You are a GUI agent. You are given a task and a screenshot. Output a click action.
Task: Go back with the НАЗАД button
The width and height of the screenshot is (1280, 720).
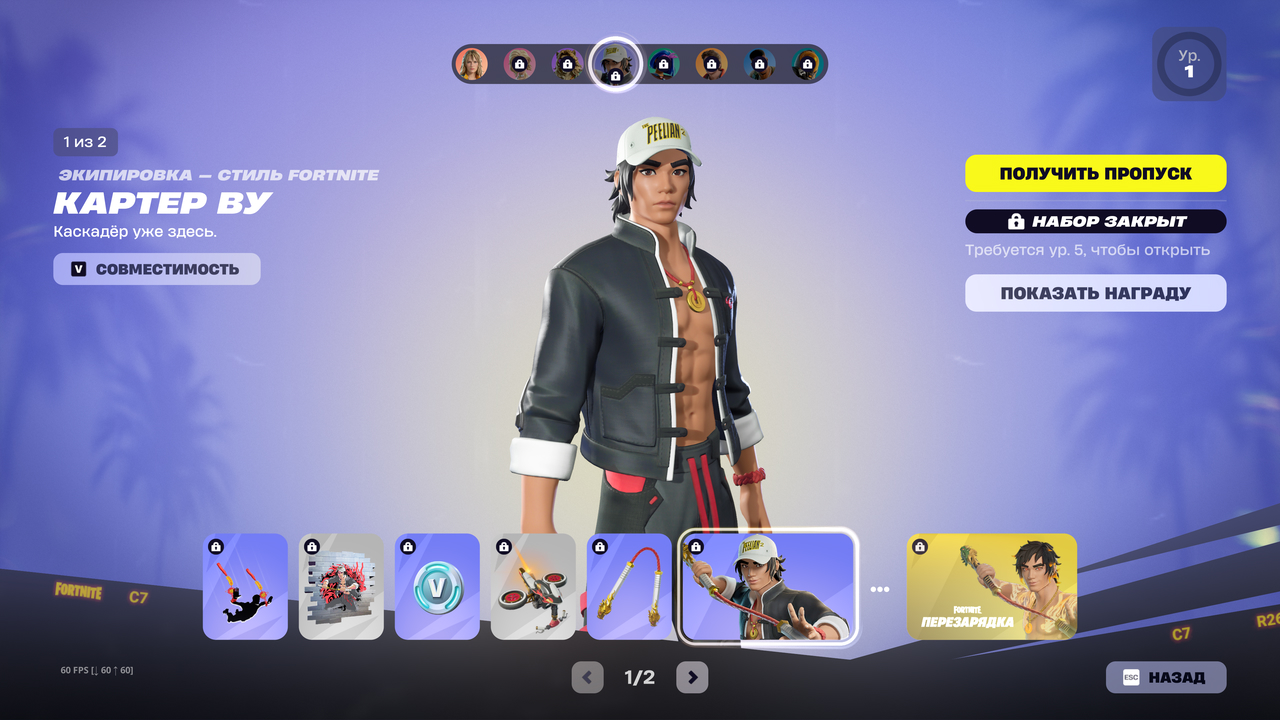(x=1165, y=677)
